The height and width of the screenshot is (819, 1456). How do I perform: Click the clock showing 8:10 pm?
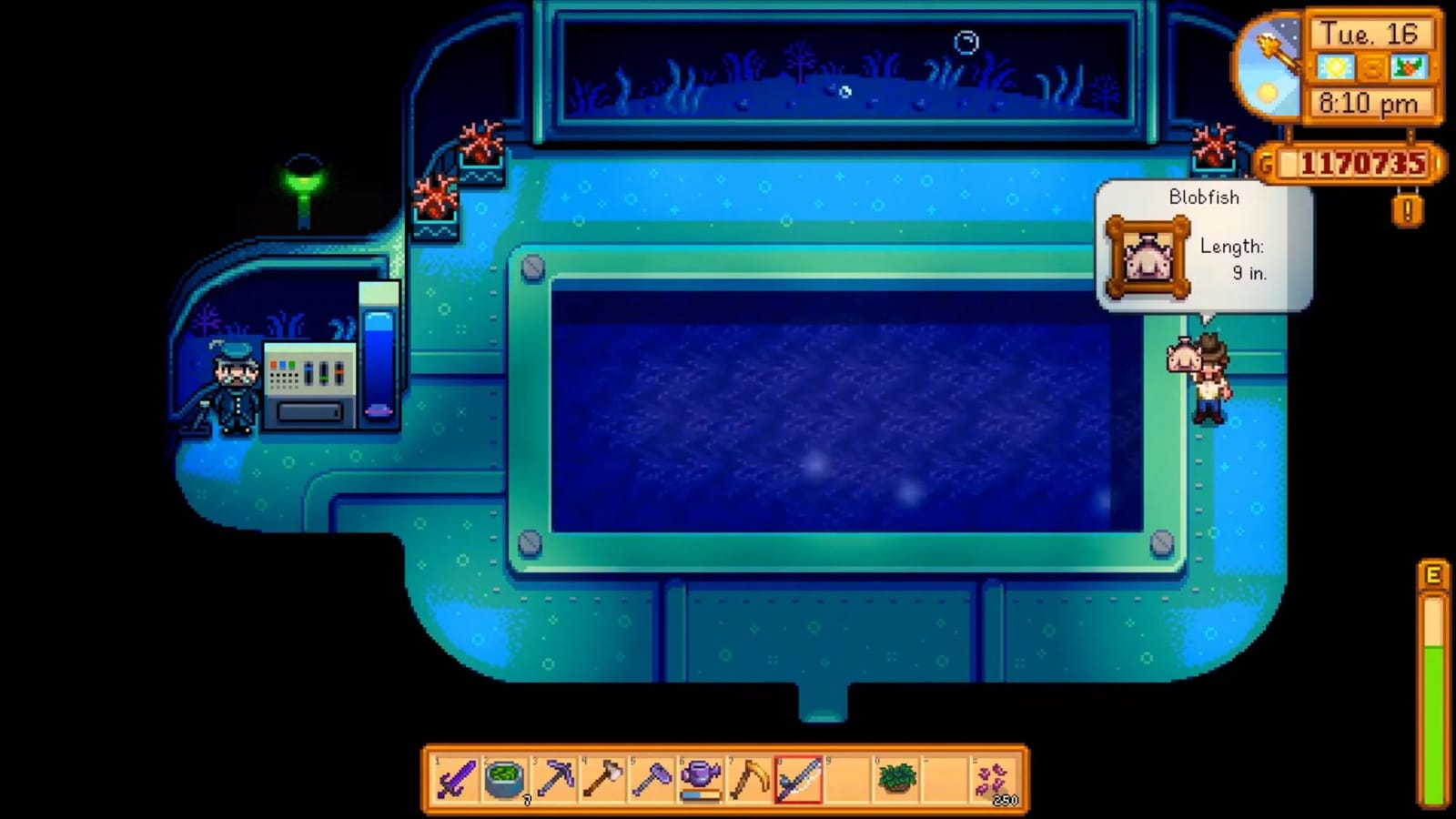[1369, 101]
